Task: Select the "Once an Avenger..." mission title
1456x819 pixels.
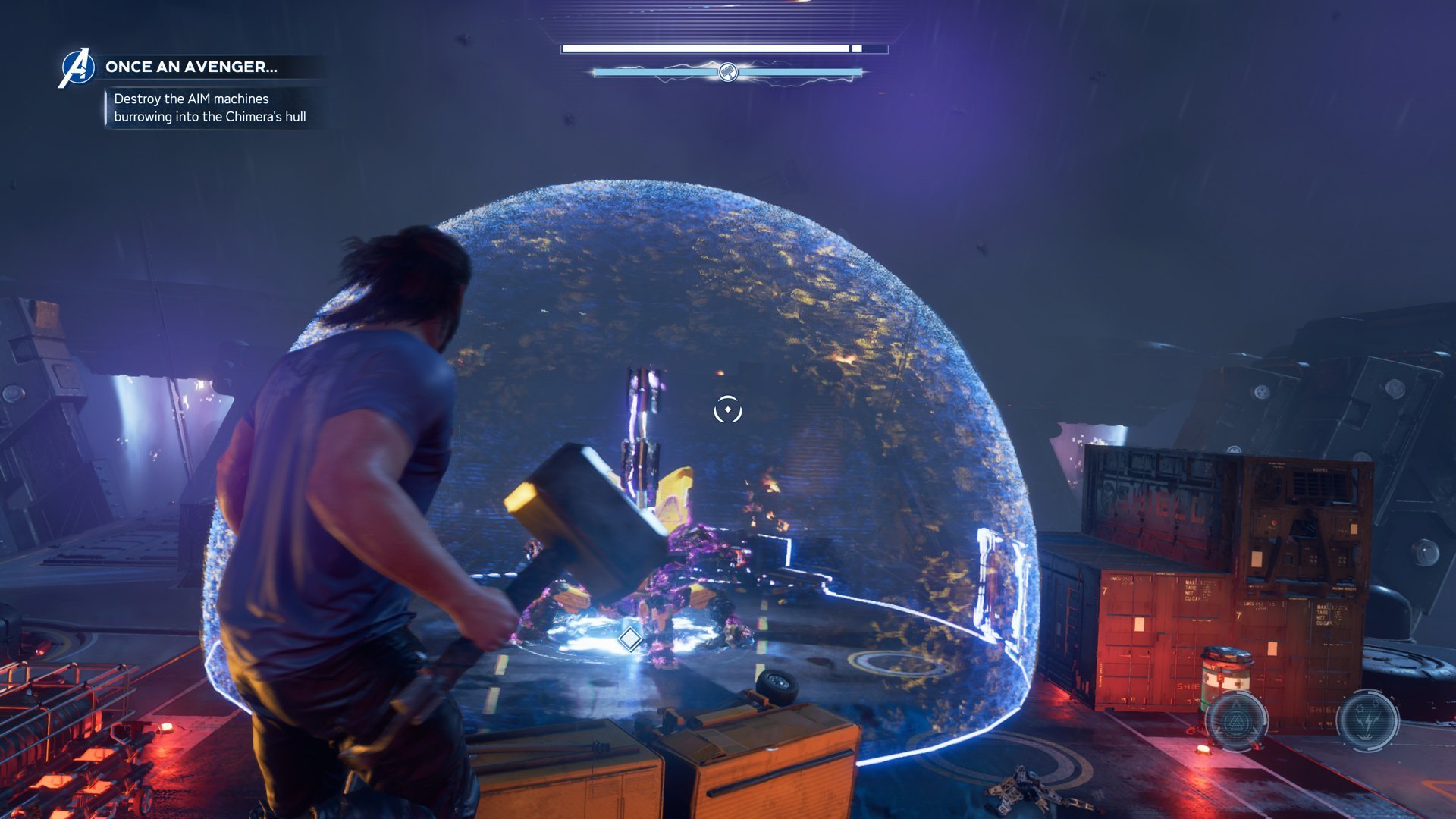Action: point(191,67)
